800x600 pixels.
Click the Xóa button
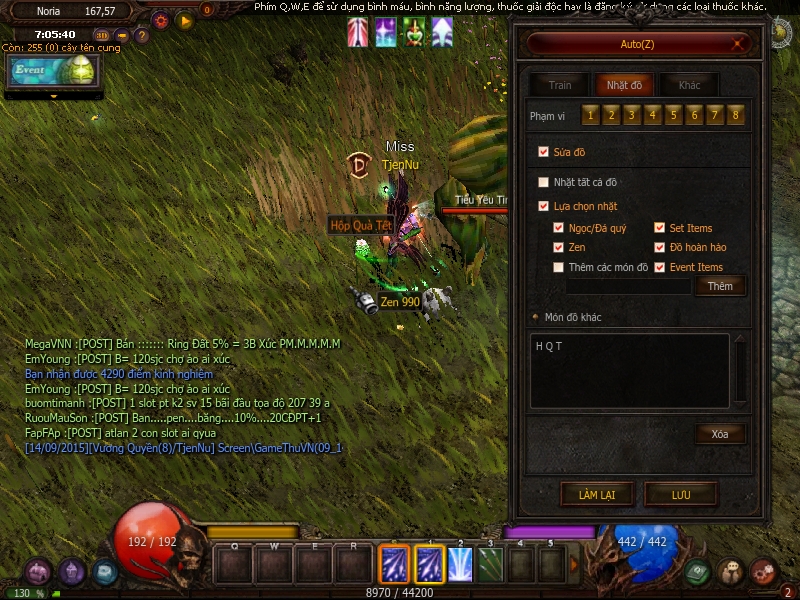coord(720,434)
